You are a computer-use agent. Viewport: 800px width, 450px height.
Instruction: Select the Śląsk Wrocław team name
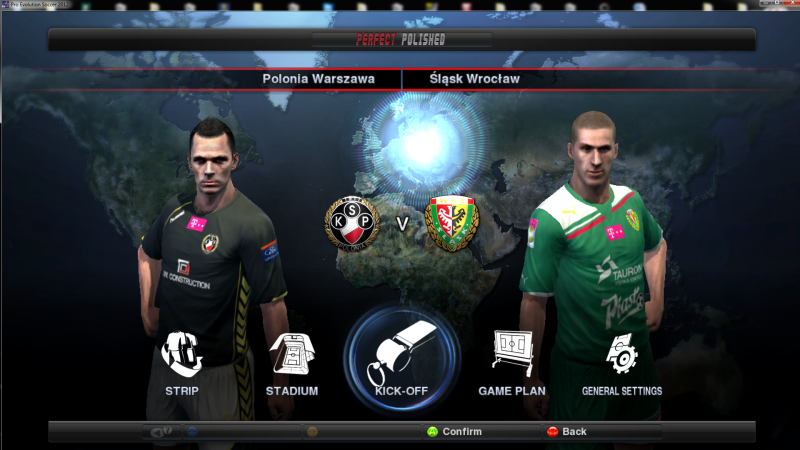474,78
